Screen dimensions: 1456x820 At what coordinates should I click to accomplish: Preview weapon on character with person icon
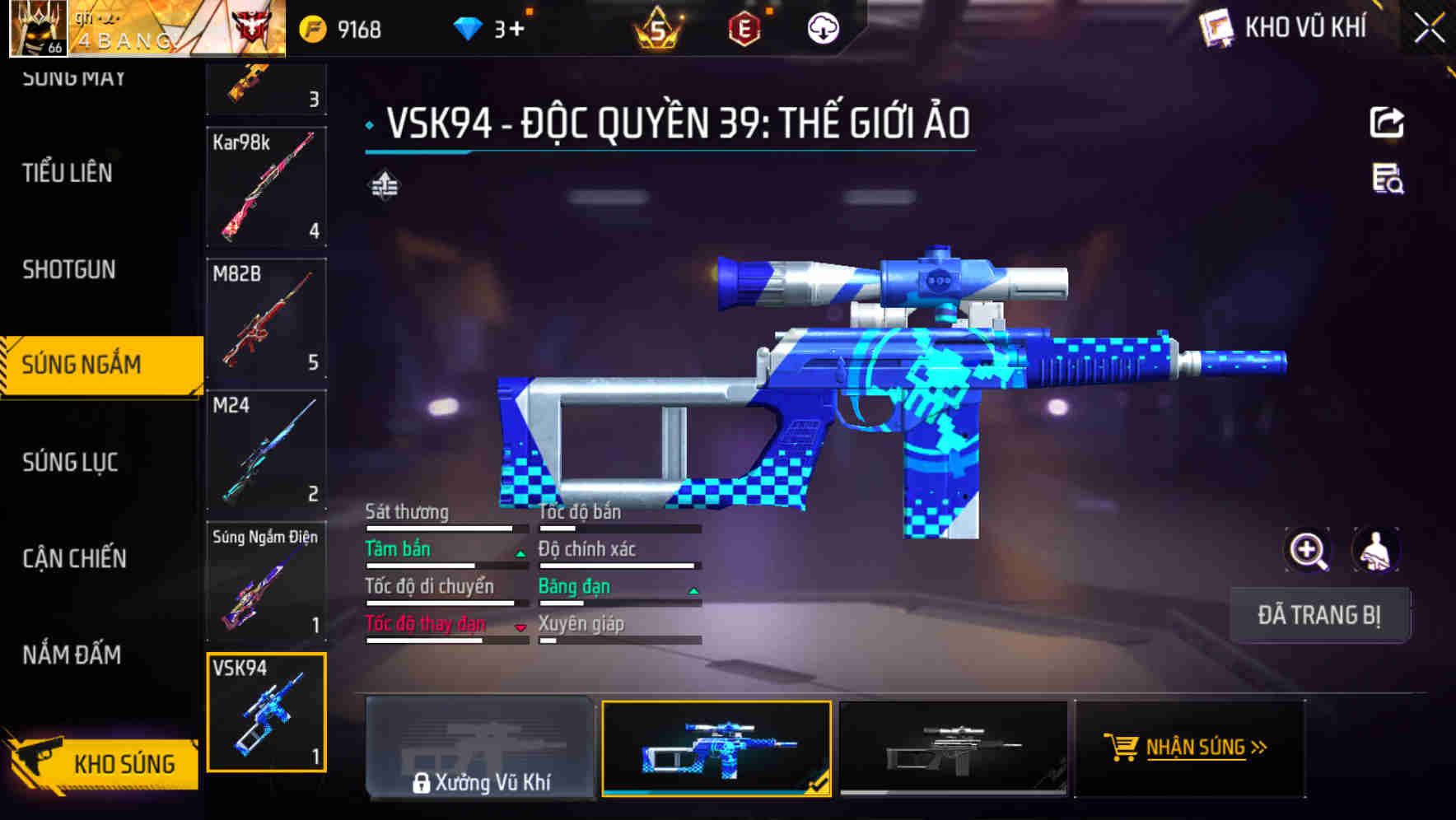pos(1374,550)
